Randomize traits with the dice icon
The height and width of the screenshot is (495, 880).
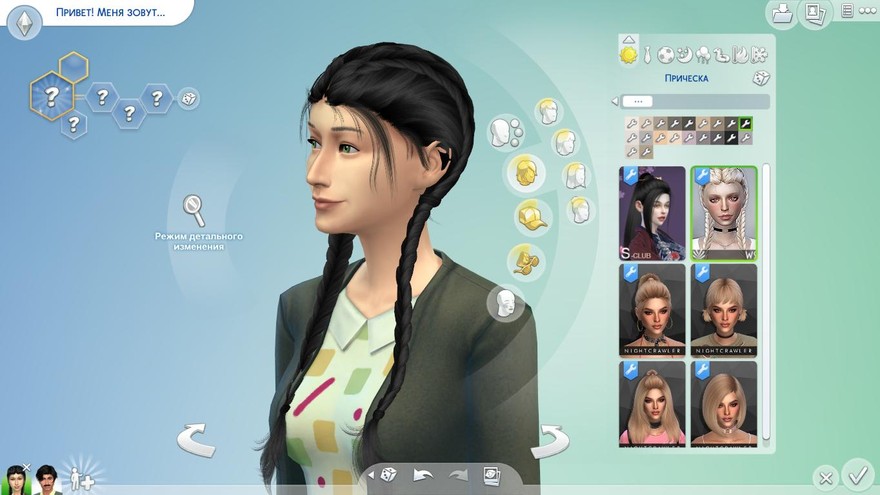188,98
